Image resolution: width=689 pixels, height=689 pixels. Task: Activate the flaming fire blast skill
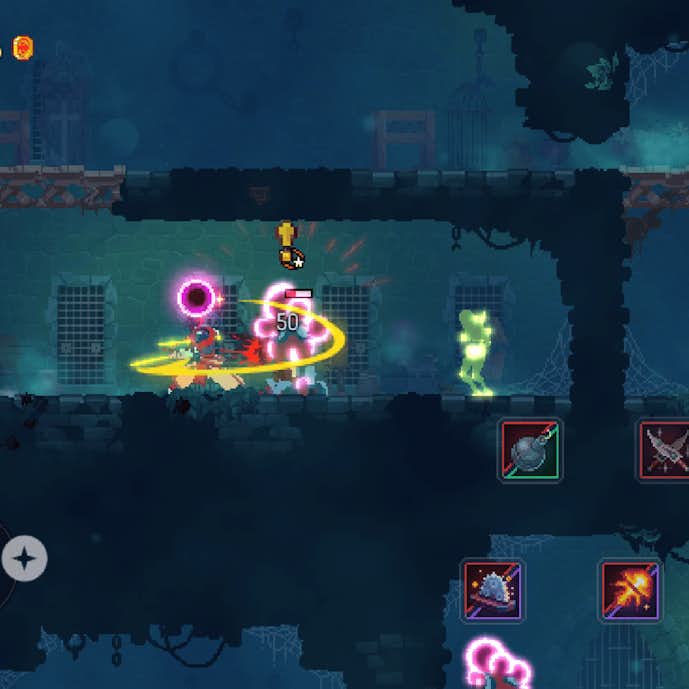pos(629,590)
